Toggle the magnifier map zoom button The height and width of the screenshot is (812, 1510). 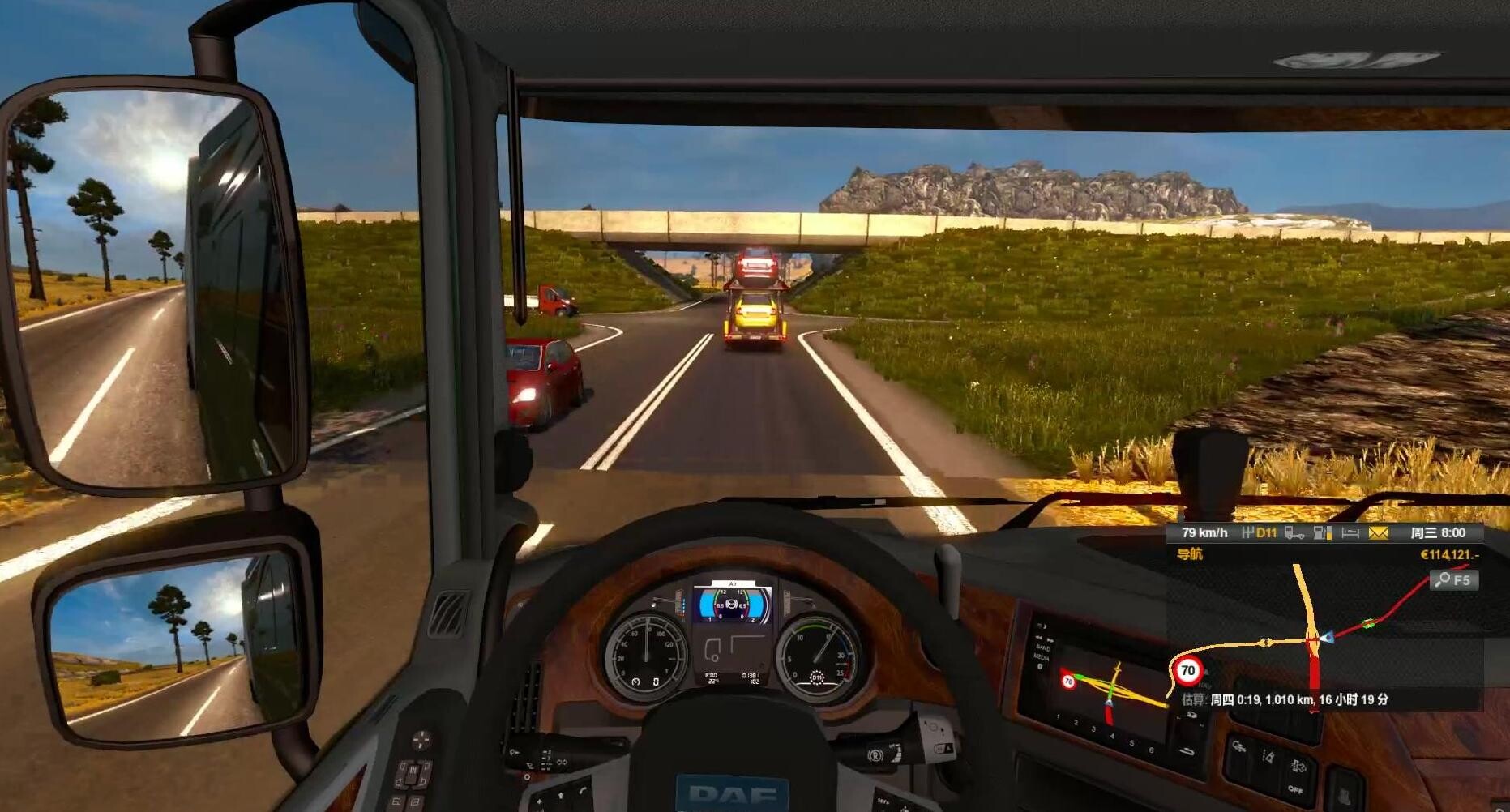pyautogui.click(x=1453, y=580)
